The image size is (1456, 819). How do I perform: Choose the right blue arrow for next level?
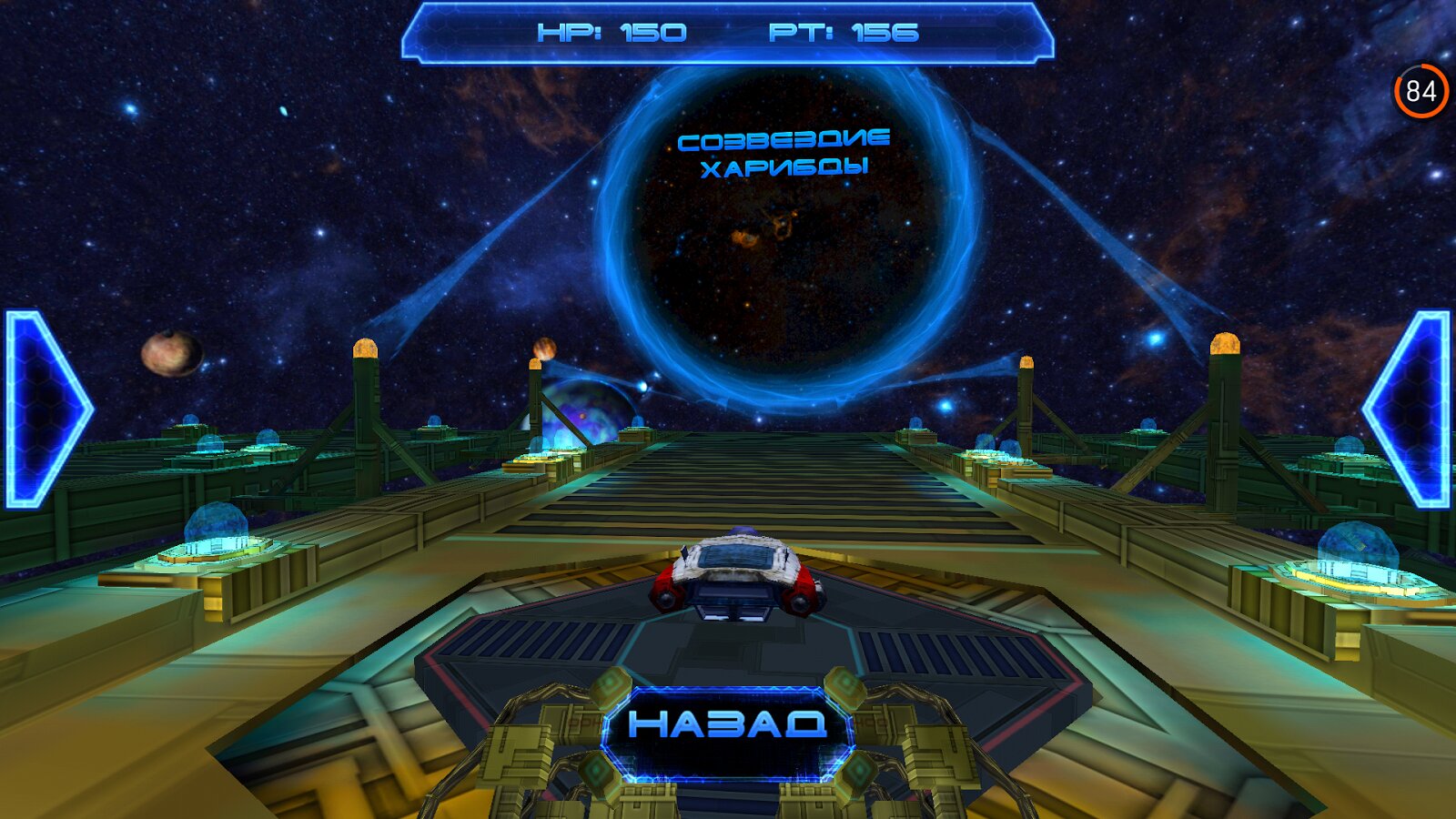pos(1411,409)
